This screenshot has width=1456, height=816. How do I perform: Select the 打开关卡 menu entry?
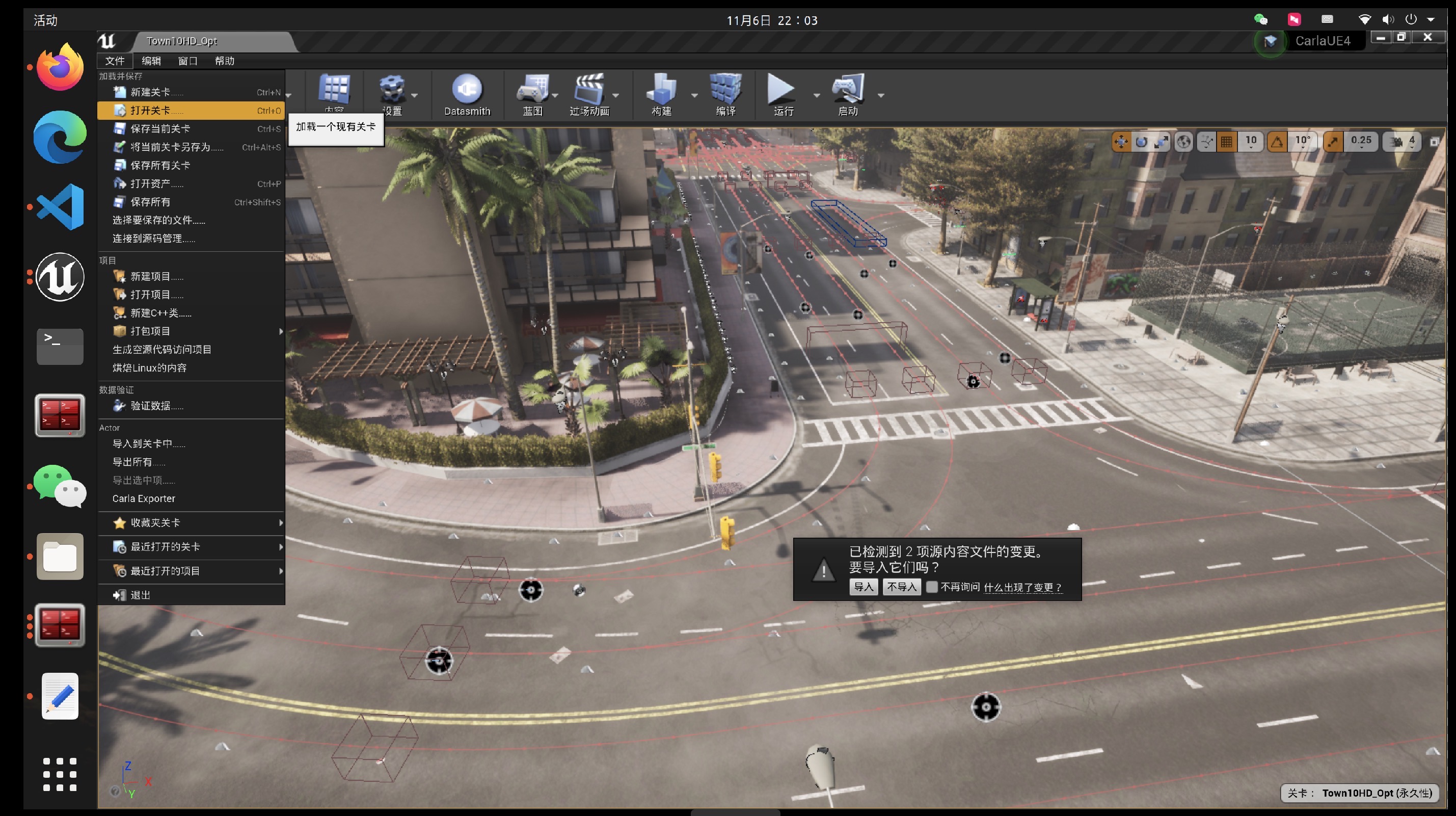click(x=150, y=110)
